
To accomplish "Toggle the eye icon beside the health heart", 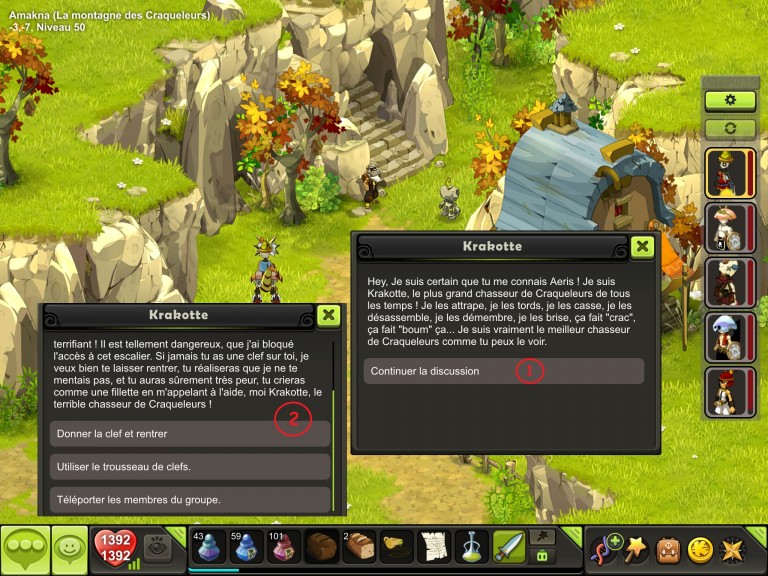I will coord(156,546).
